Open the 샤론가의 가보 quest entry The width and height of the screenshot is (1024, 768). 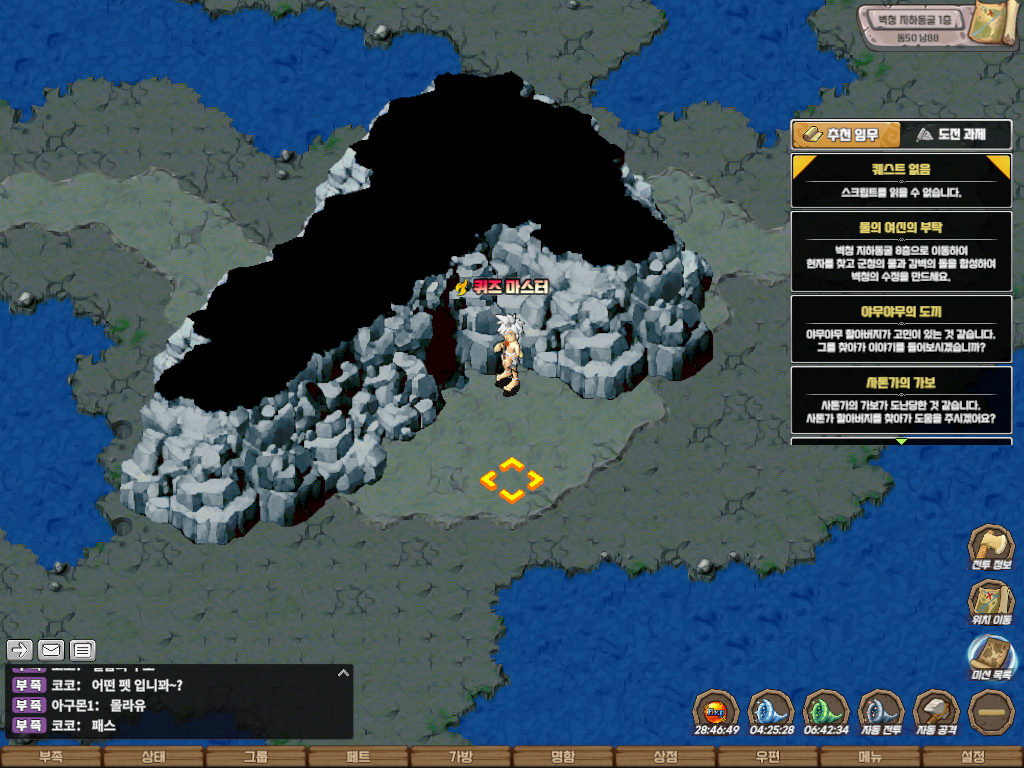(901, 400)
